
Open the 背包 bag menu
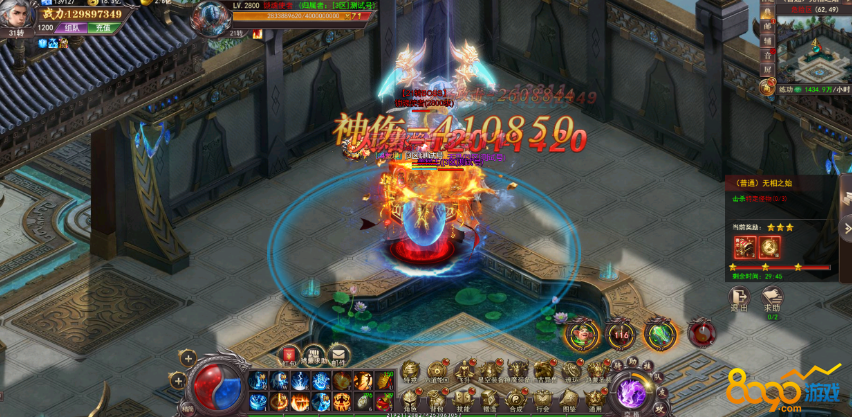pyautogui.click(x=436, y=398)
